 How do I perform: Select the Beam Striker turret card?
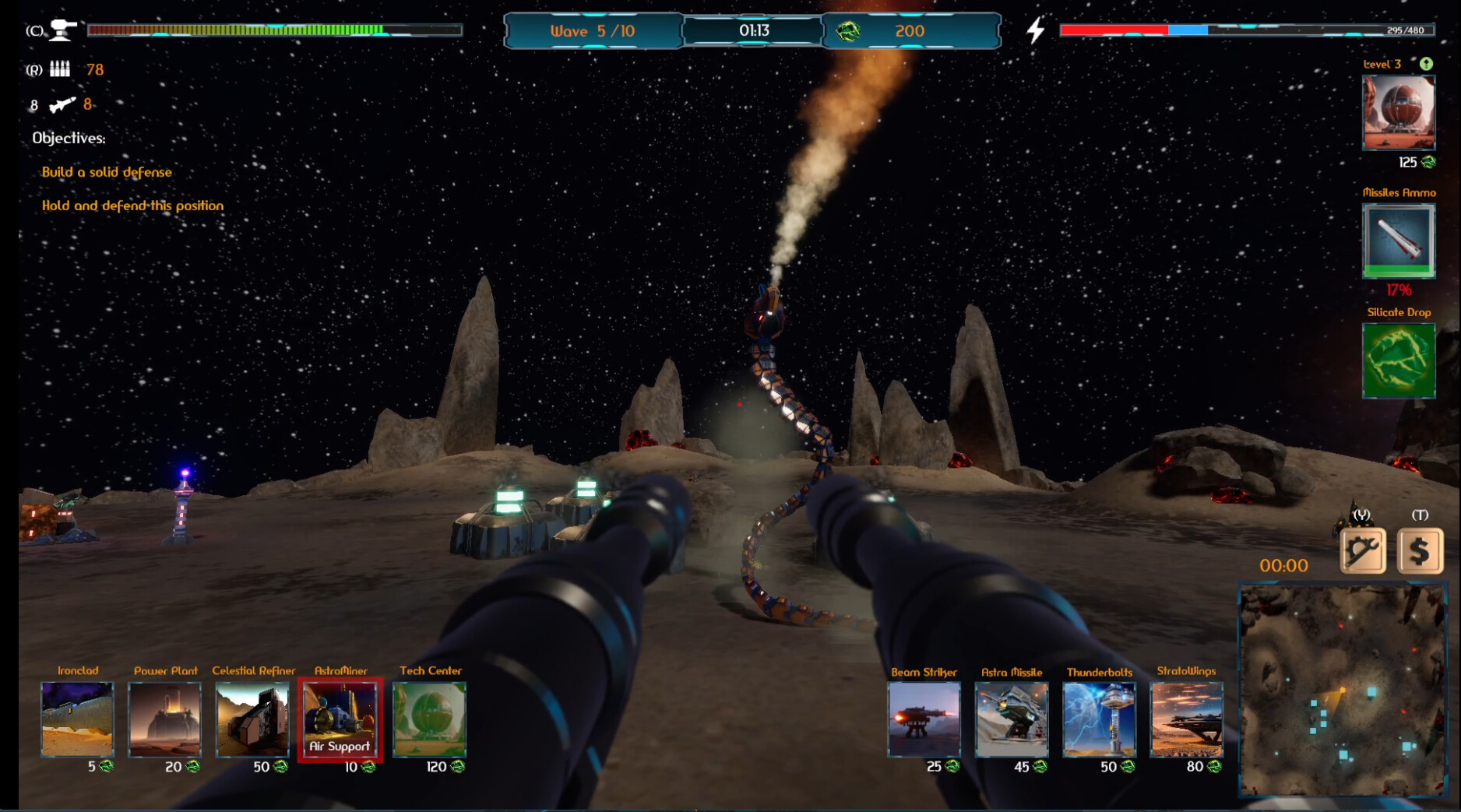click(924, 719)
